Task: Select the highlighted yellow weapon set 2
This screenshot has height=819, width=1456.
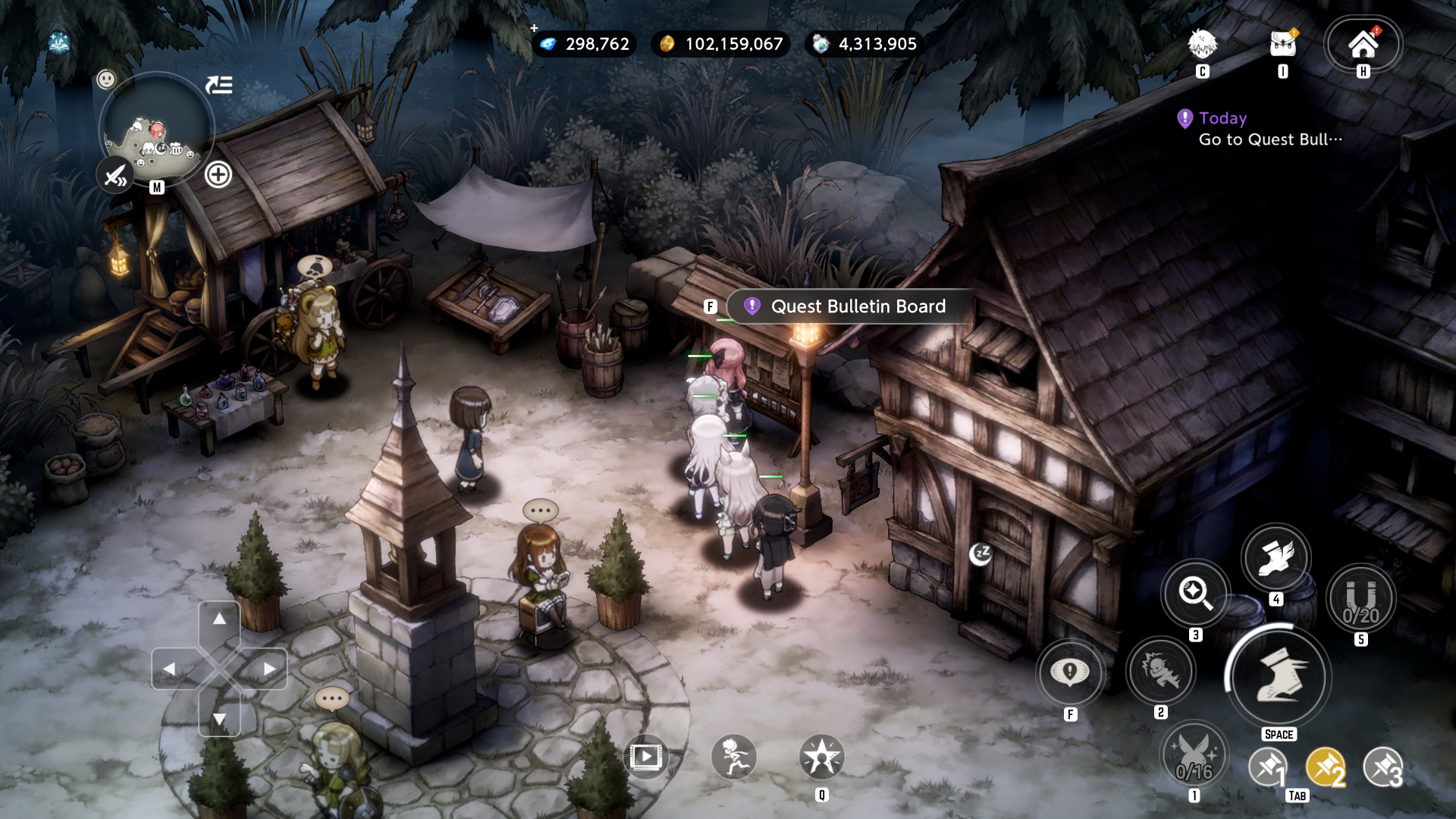Action: click(x=1326, y=768)
